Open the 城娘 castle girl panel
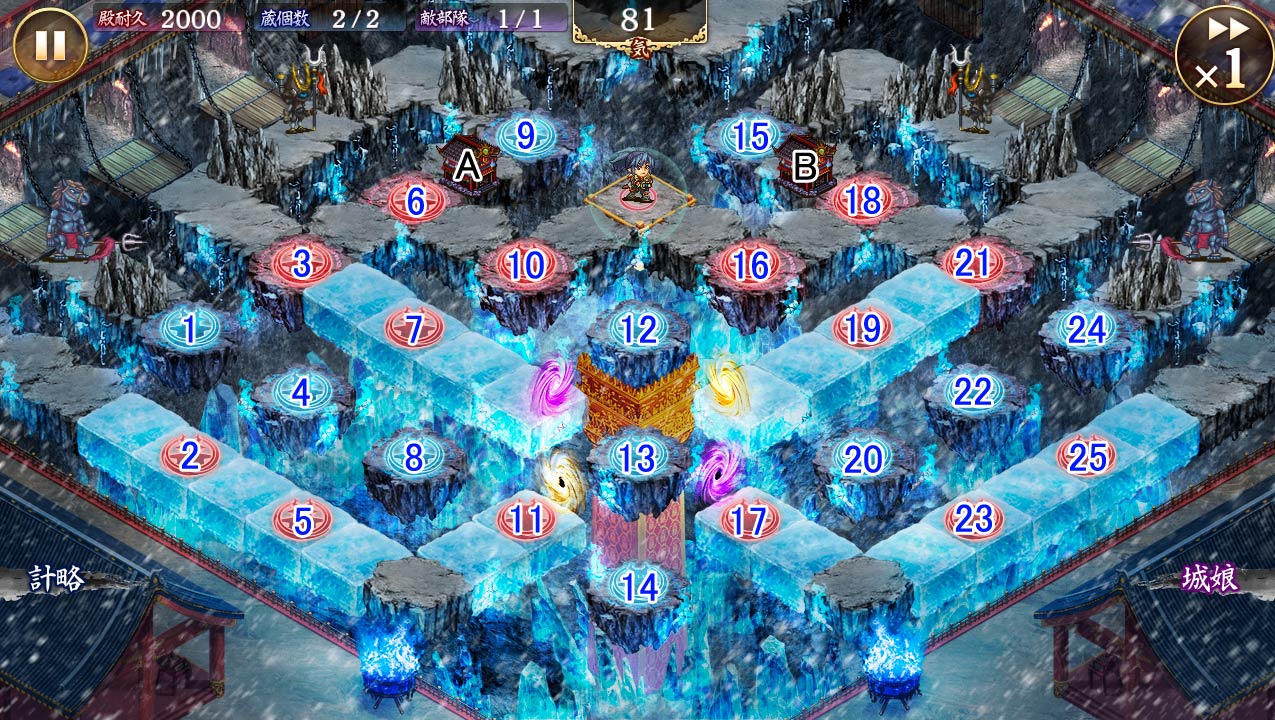This screenshot has height=720, width=1275. 1211,578
